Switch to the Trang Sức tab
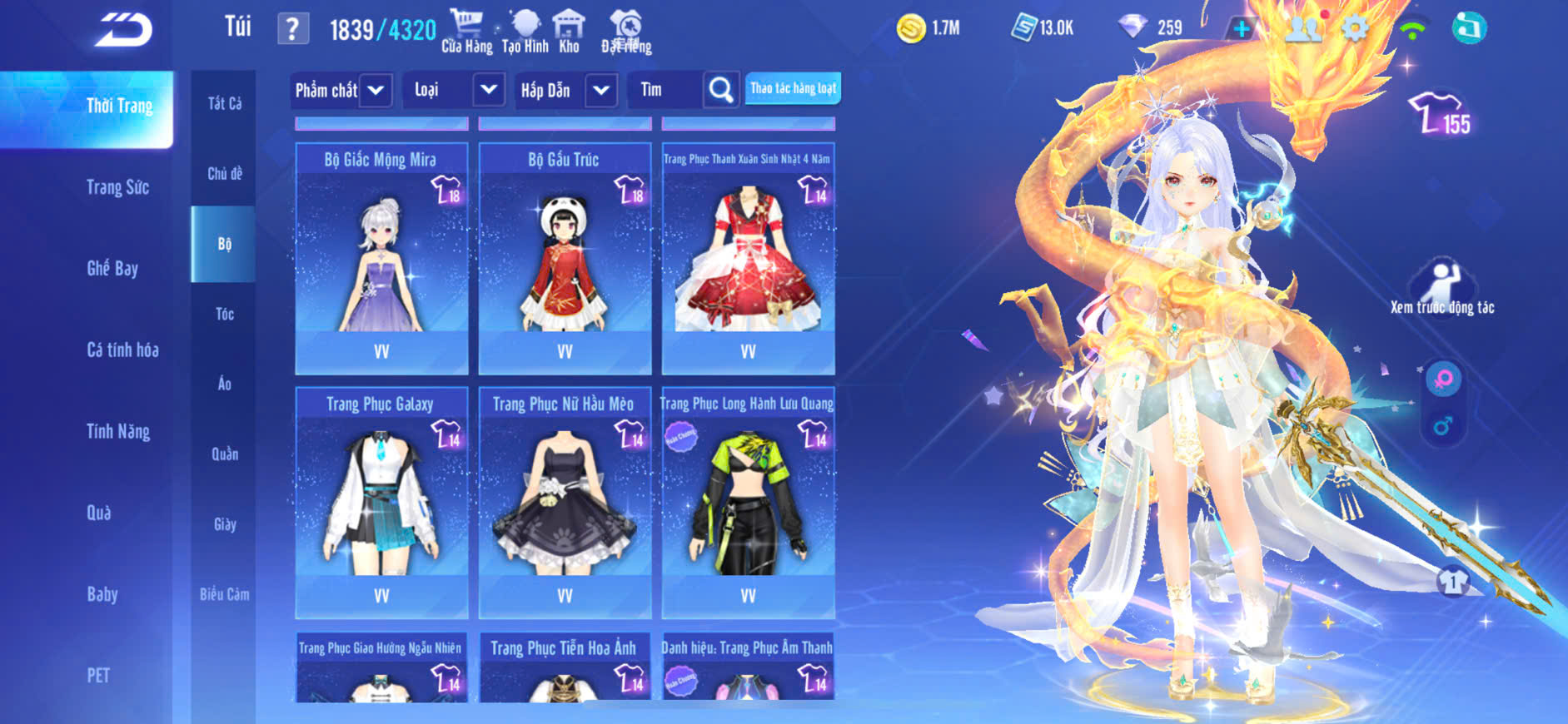Image resolution: width=1568 pixels, height=724 pixels. 117,187
